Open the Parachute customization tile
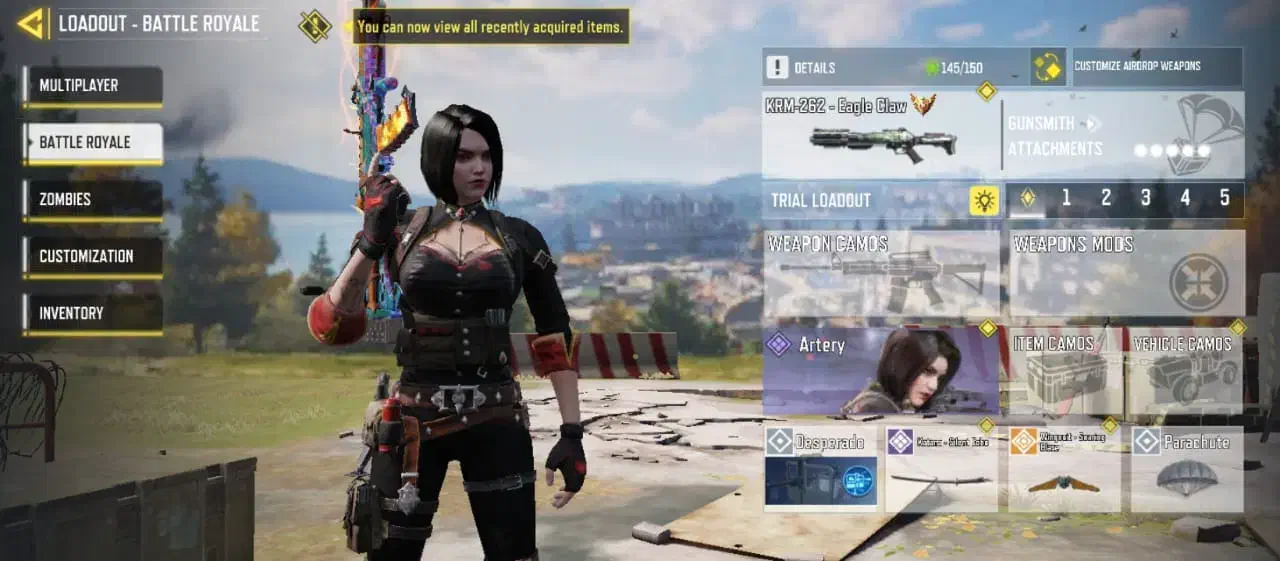 1187,469
